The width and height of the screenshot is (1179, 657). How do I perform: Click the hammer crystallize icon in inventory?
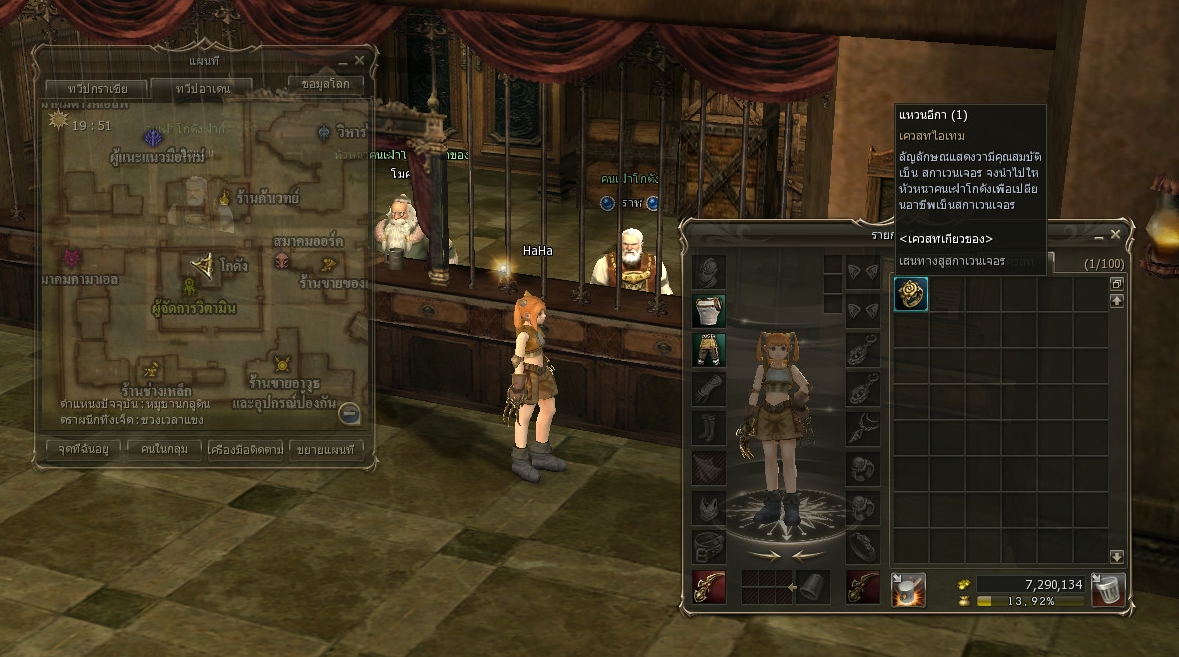coord(908,589)
